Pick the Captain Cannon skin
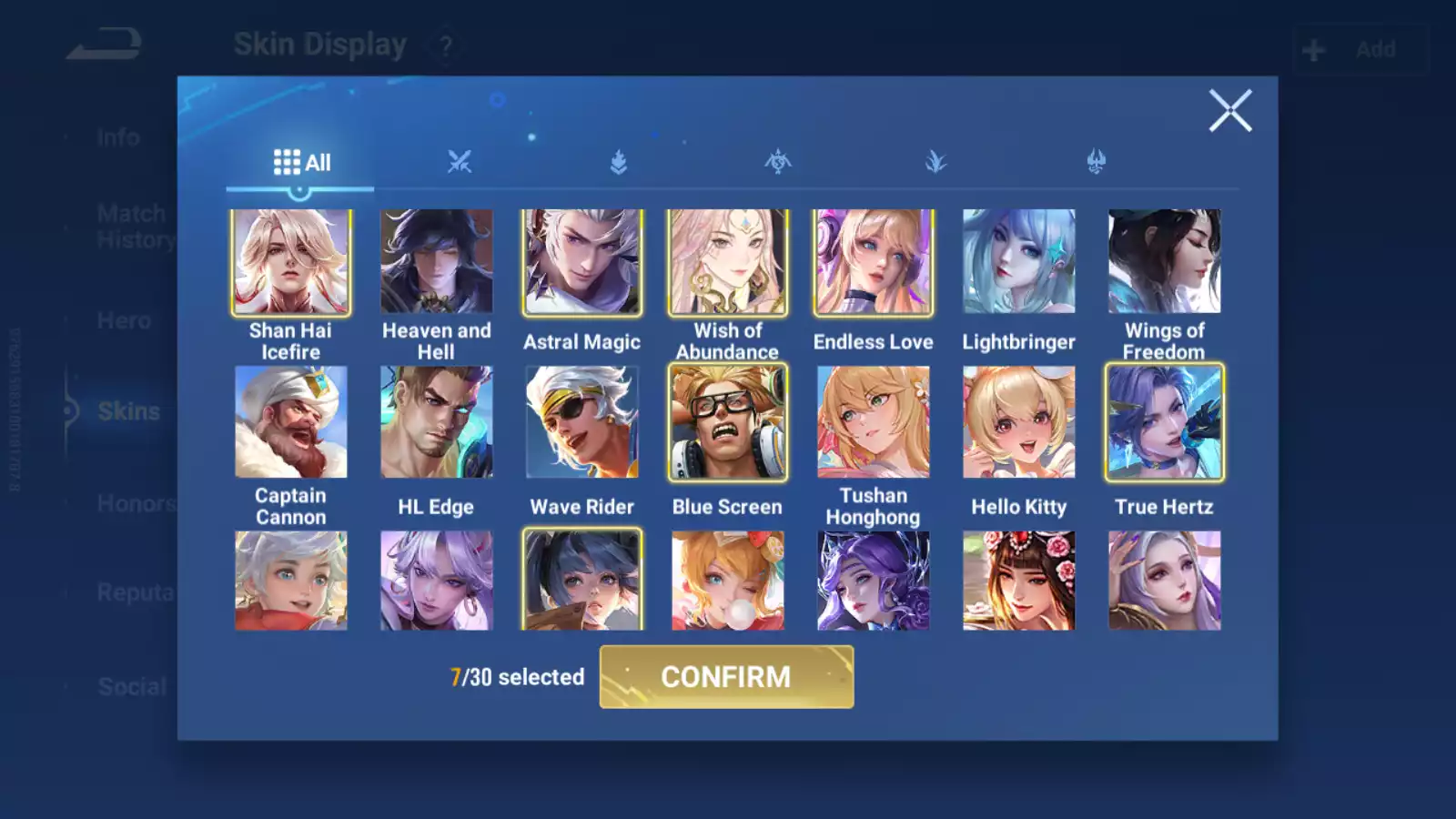Viewport: 1456px width, 819px height. point(291,422)
